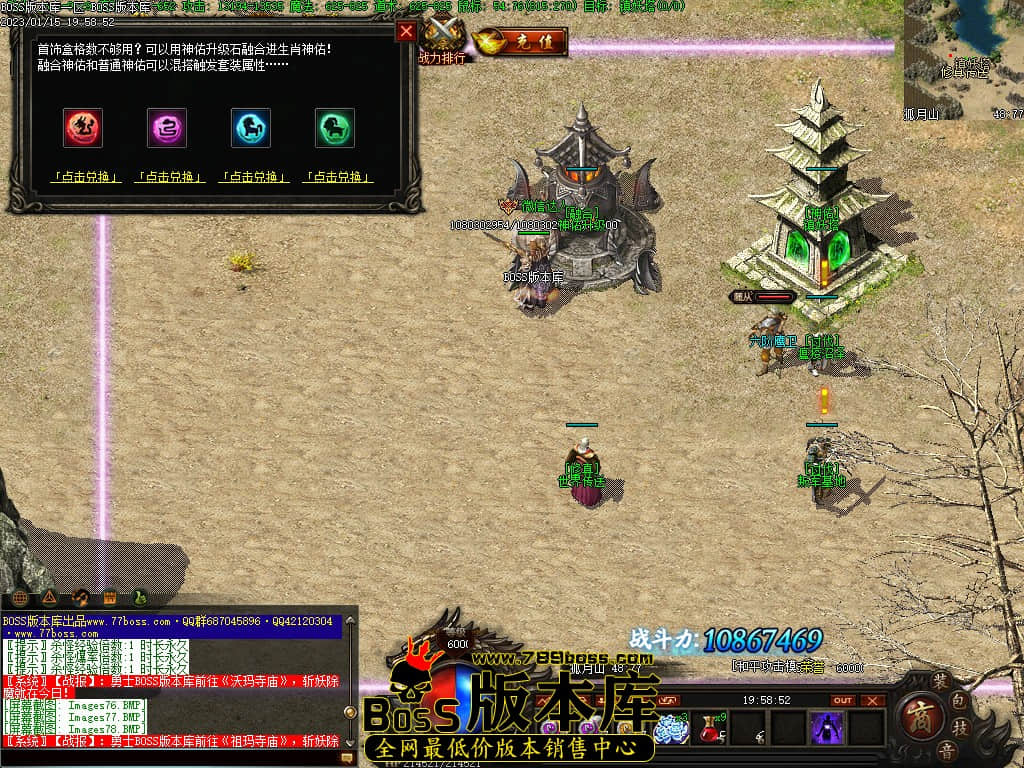
Task: Select the green zodiac blessing icon
Action: (x=335, y=128)
